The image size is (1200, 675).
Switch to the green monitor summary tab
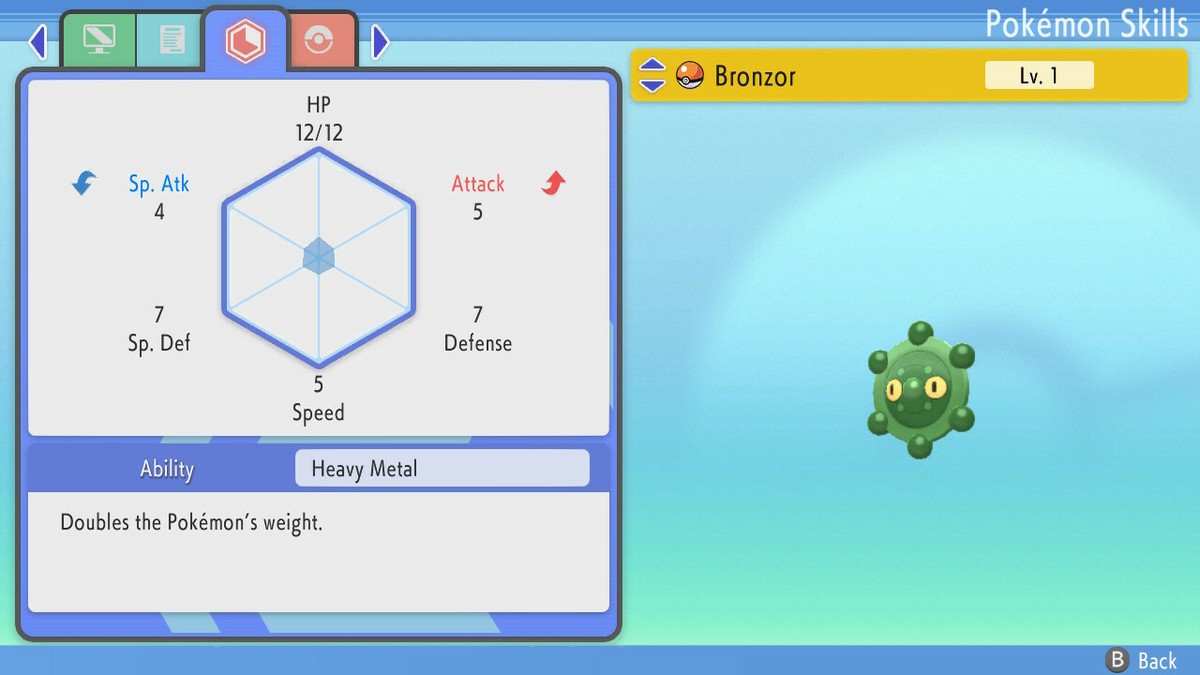coord(99,40)
